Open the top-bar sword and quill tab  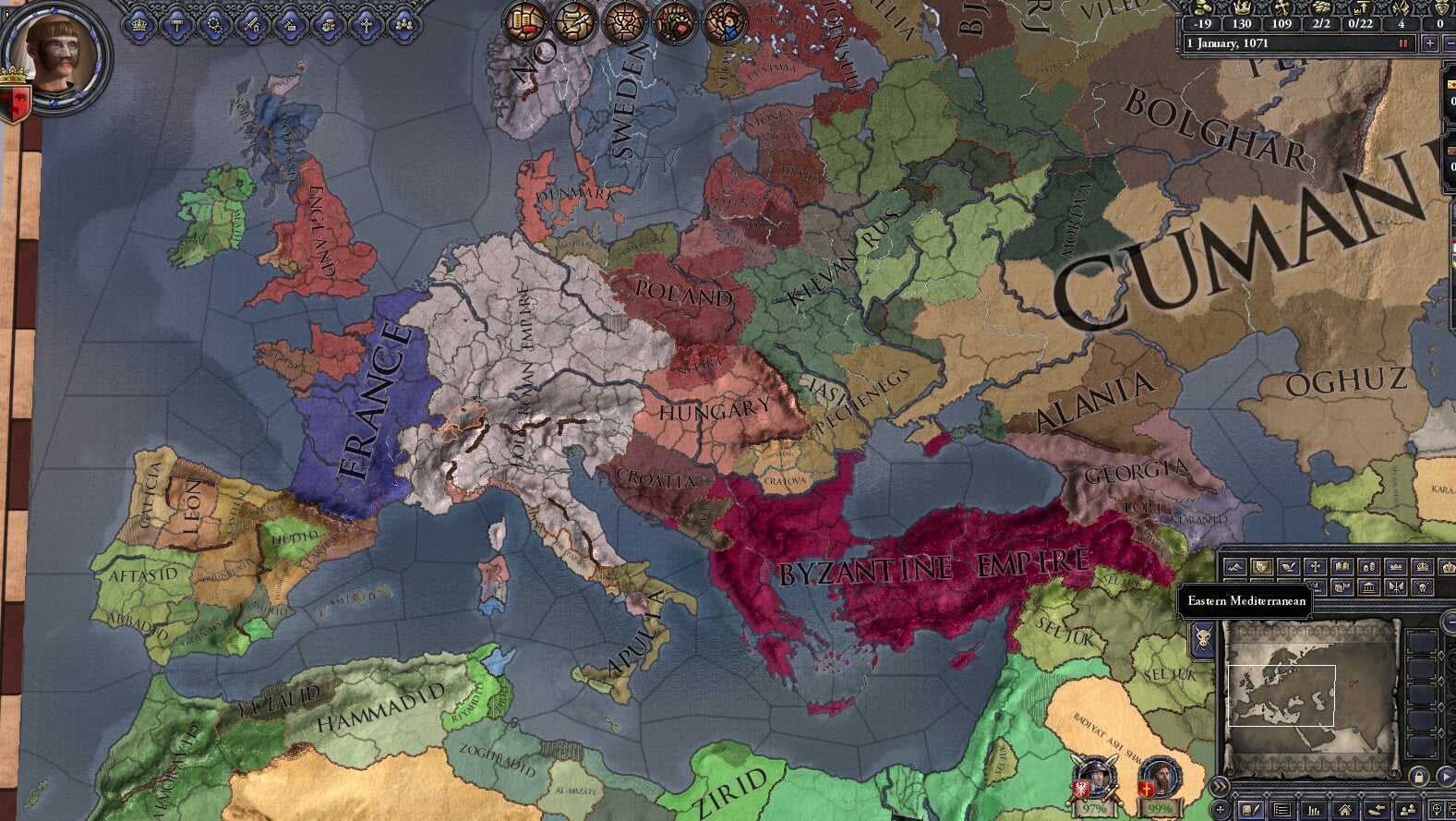(253, 25)
